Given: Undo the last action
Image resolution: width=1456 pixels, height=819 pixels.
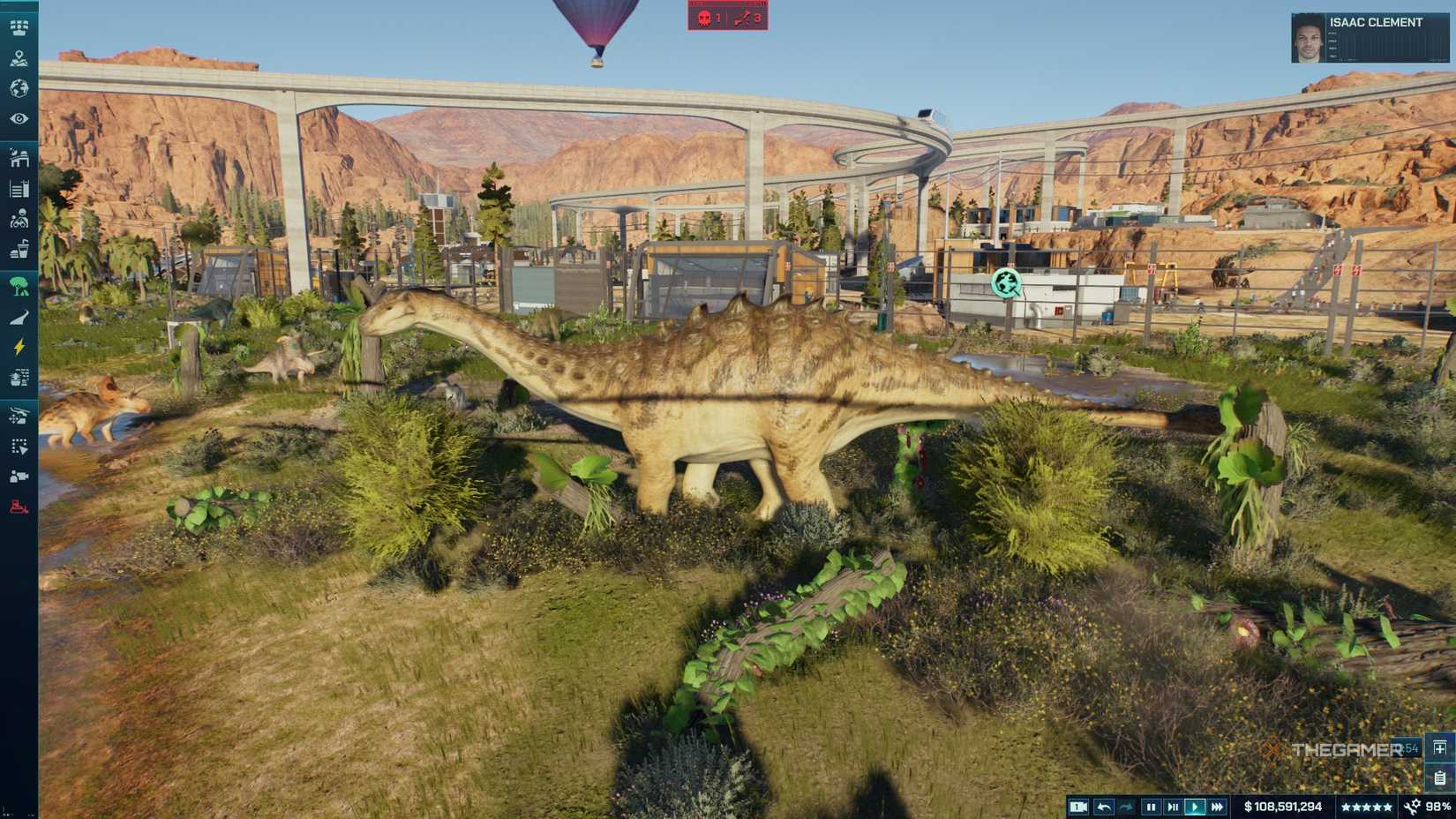Looking at the screenshot, I should (x=1106, y=806).
